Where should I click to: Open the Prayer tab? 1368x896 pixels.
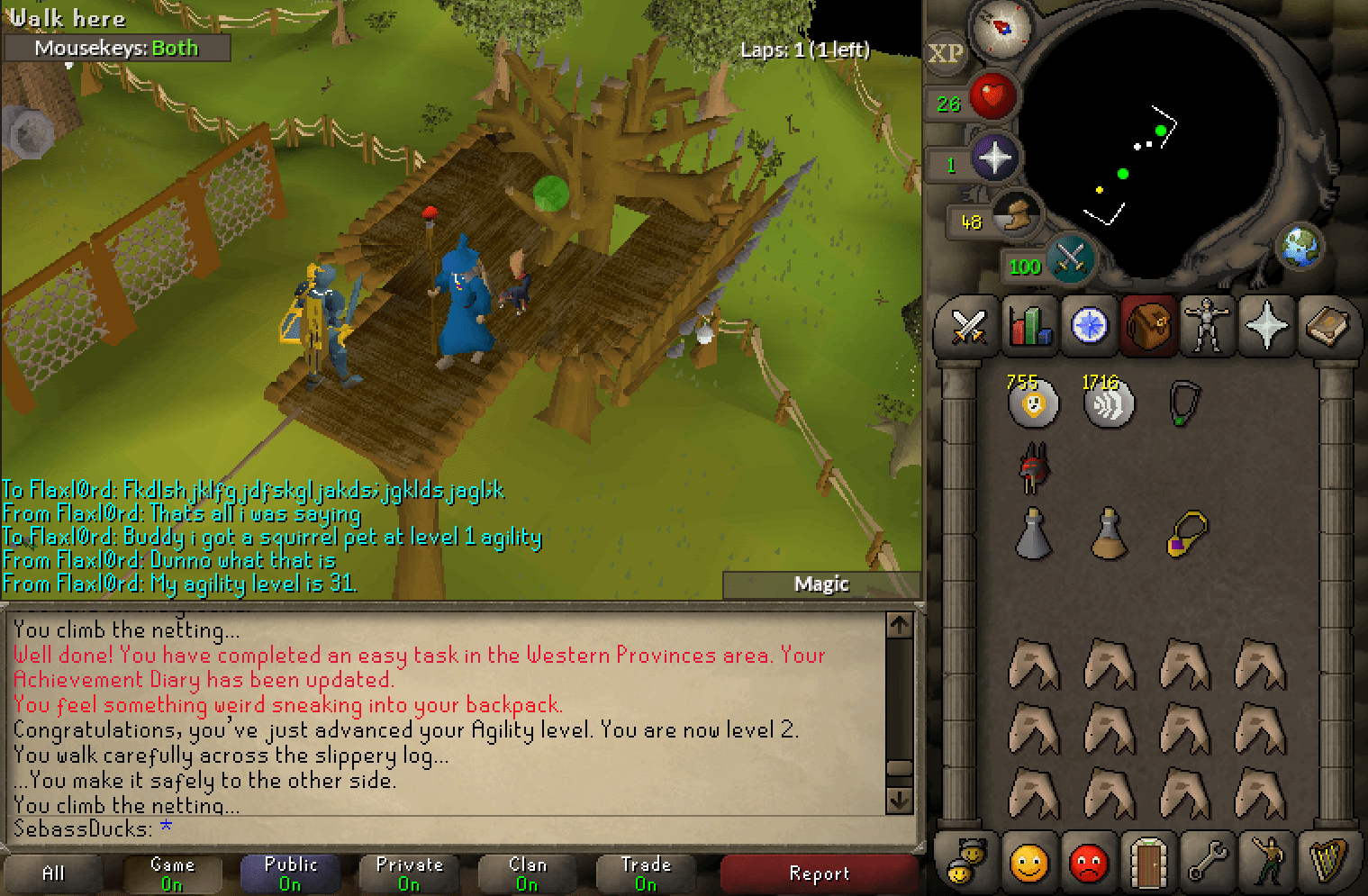click(1268, 327)
